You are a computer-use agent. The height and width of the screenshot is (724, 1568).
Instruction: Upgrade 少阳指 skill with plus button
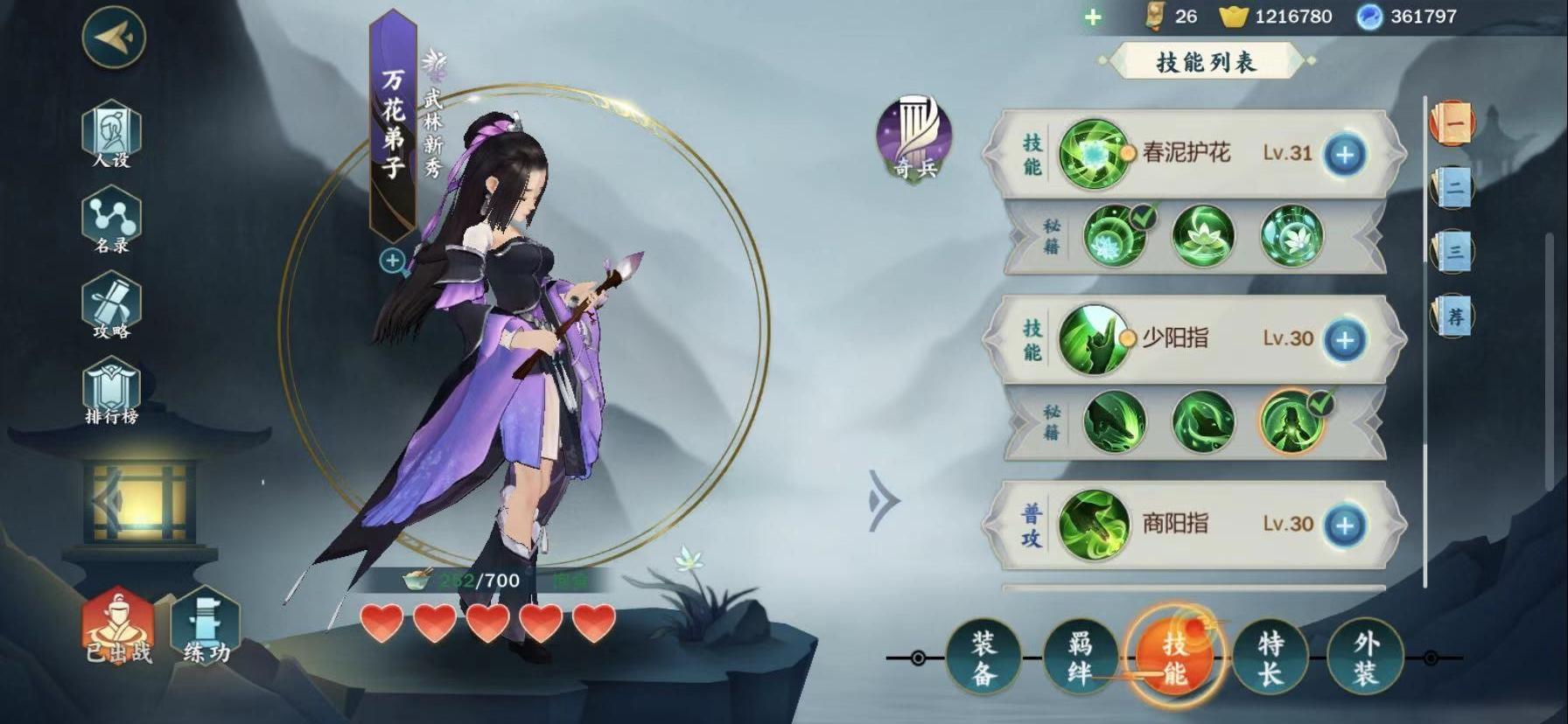[x=1344, y=340]
